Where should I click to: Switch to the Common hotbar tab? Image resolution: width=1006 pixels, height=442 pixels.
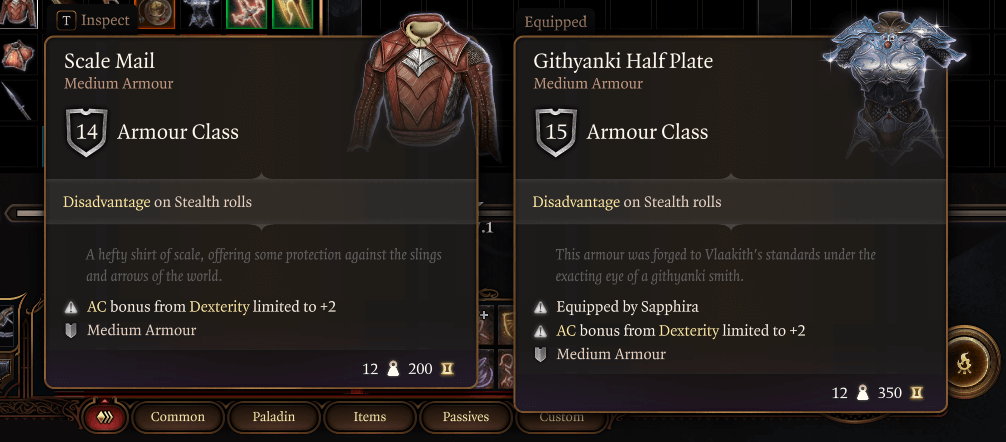coord(178,417)
